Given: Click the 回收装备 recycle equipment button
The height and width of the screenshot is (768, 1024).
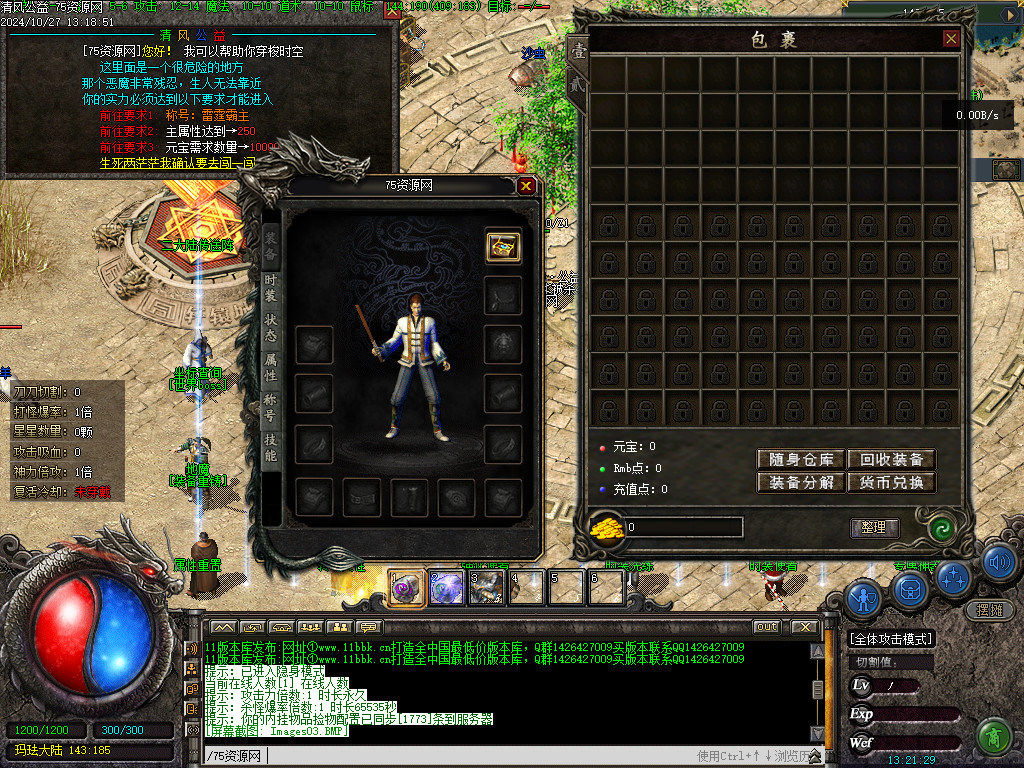Looking at the screenshot, I should point(891,460).
